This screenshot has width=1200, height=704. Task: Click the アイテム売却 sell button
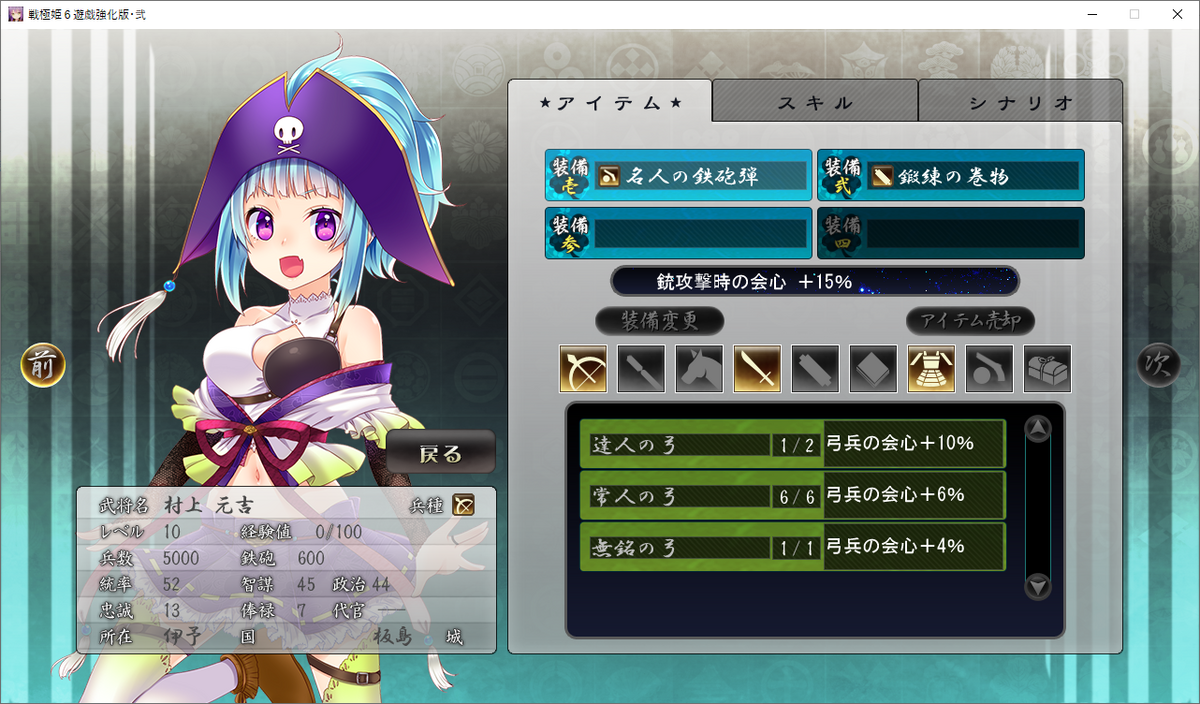[970, 321]
